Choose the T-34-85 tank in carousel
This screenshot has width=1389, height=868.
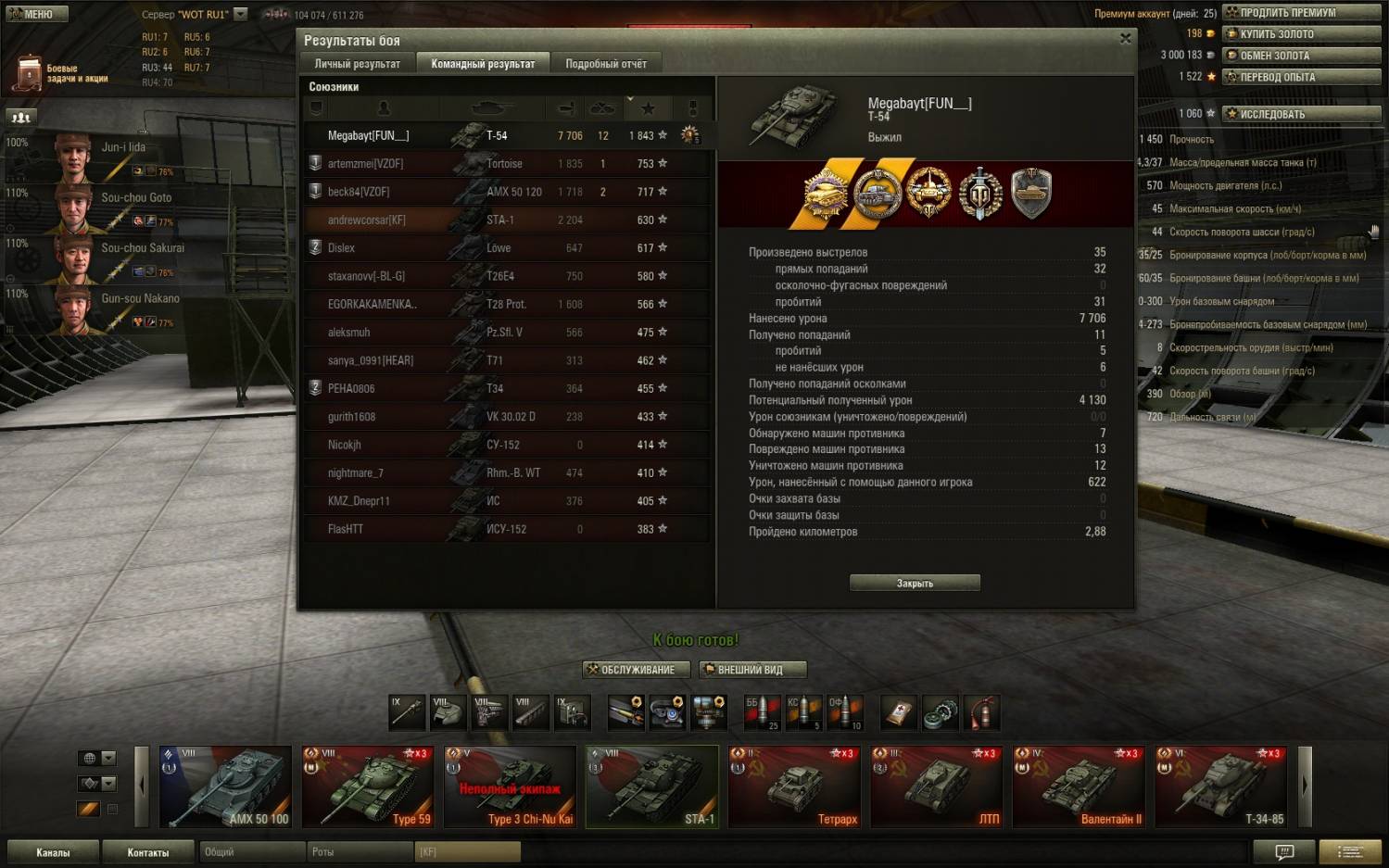click(1222, 786)
